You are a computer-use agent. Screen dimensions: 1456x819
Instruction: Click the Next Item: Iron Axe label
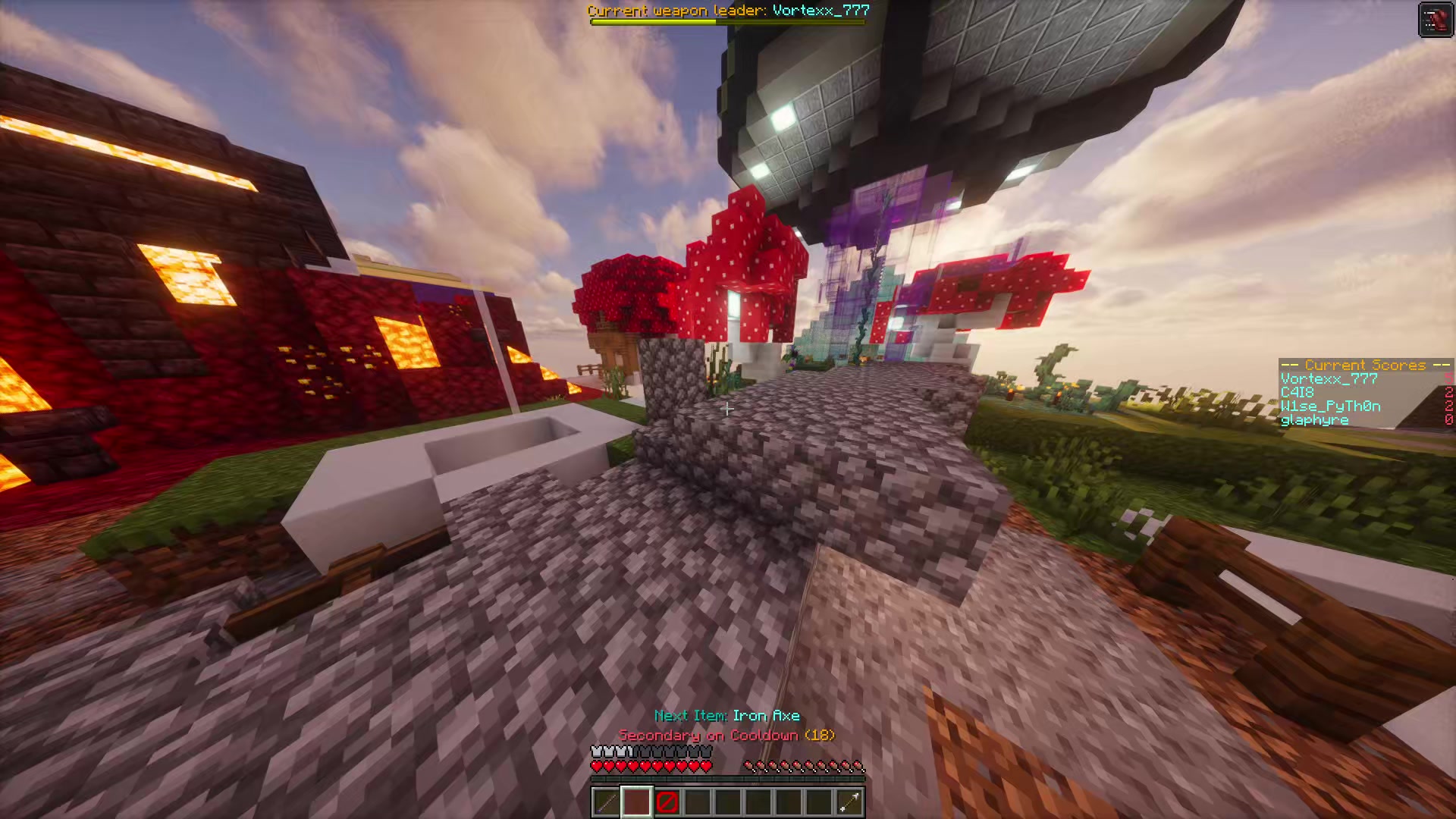(726, 715)
